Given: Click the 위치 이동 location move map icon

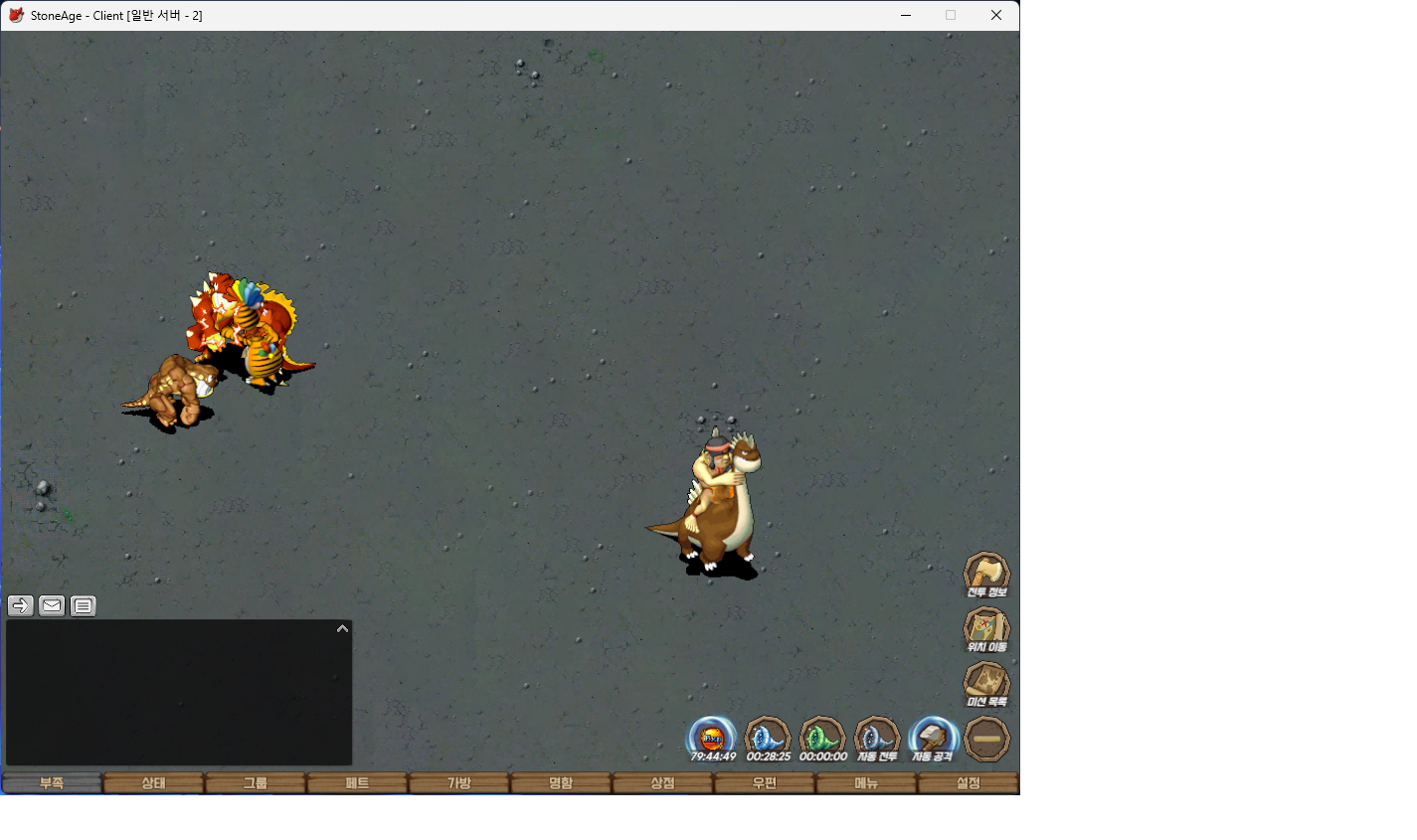Looking at the screenshot, I should [986, 629].
